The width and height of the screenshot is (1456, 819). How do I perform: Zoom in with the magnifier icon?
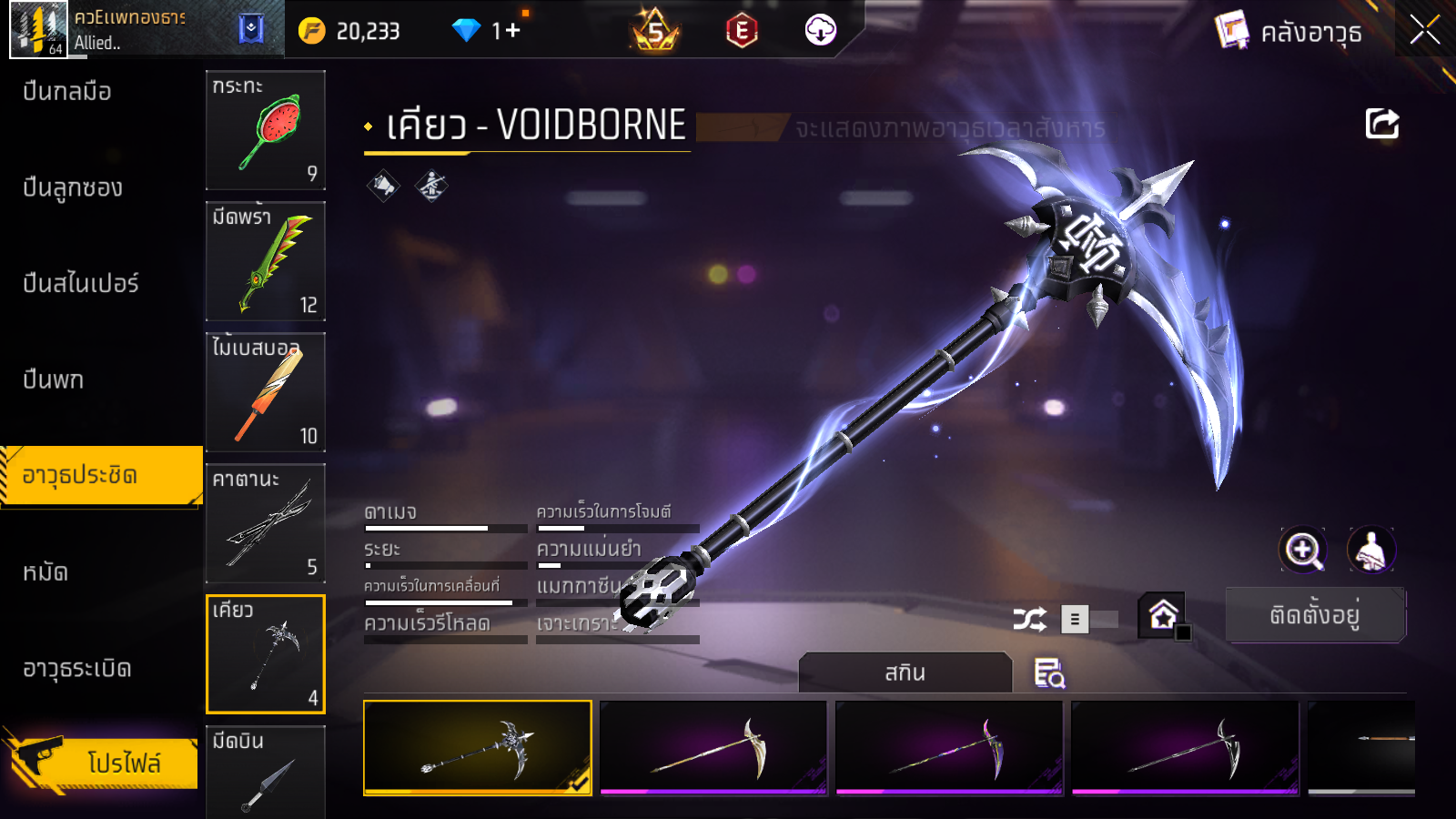(1302, 550)
